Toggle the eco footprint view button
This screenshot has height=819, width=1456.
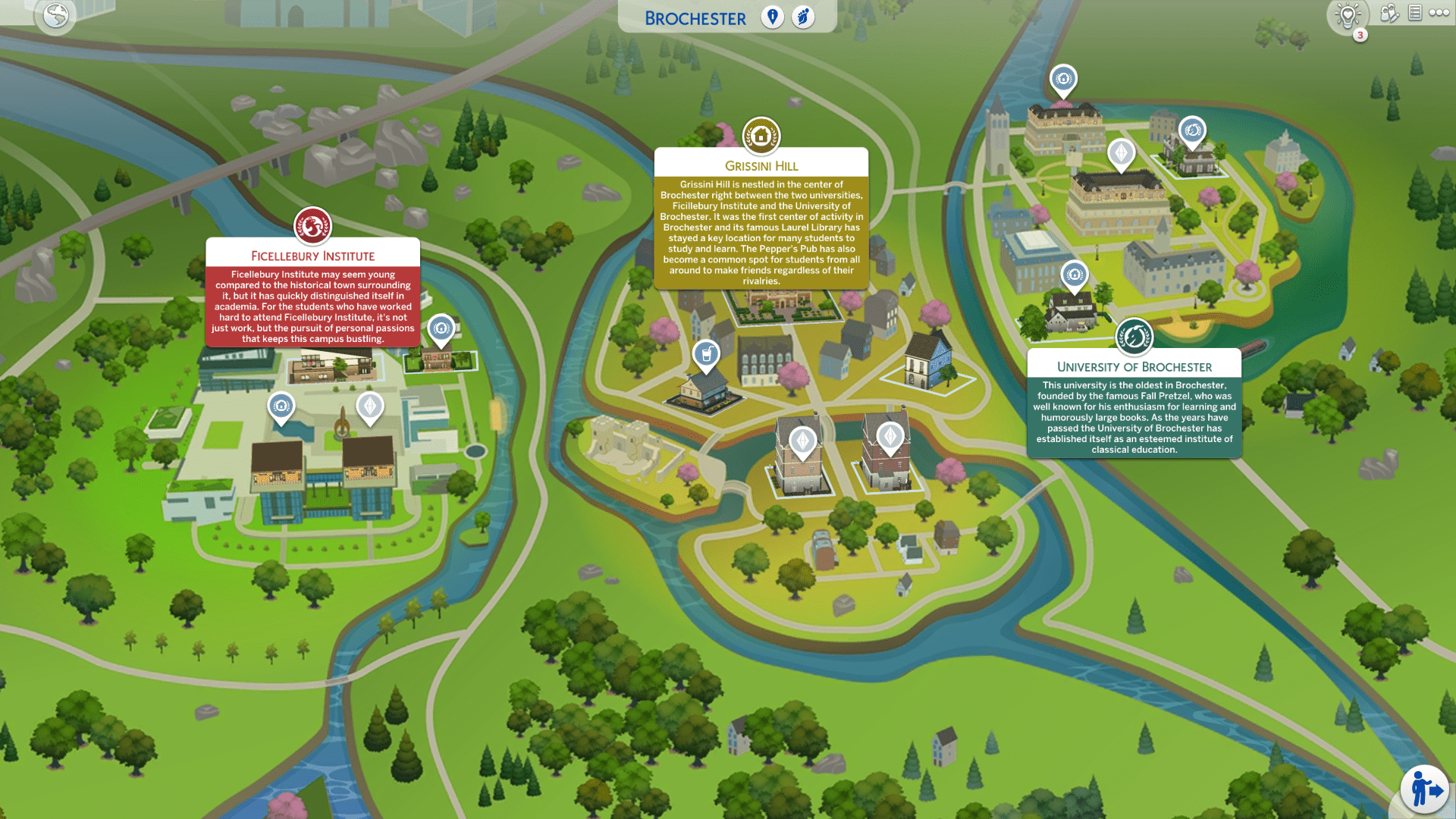(x=803, y=17)
